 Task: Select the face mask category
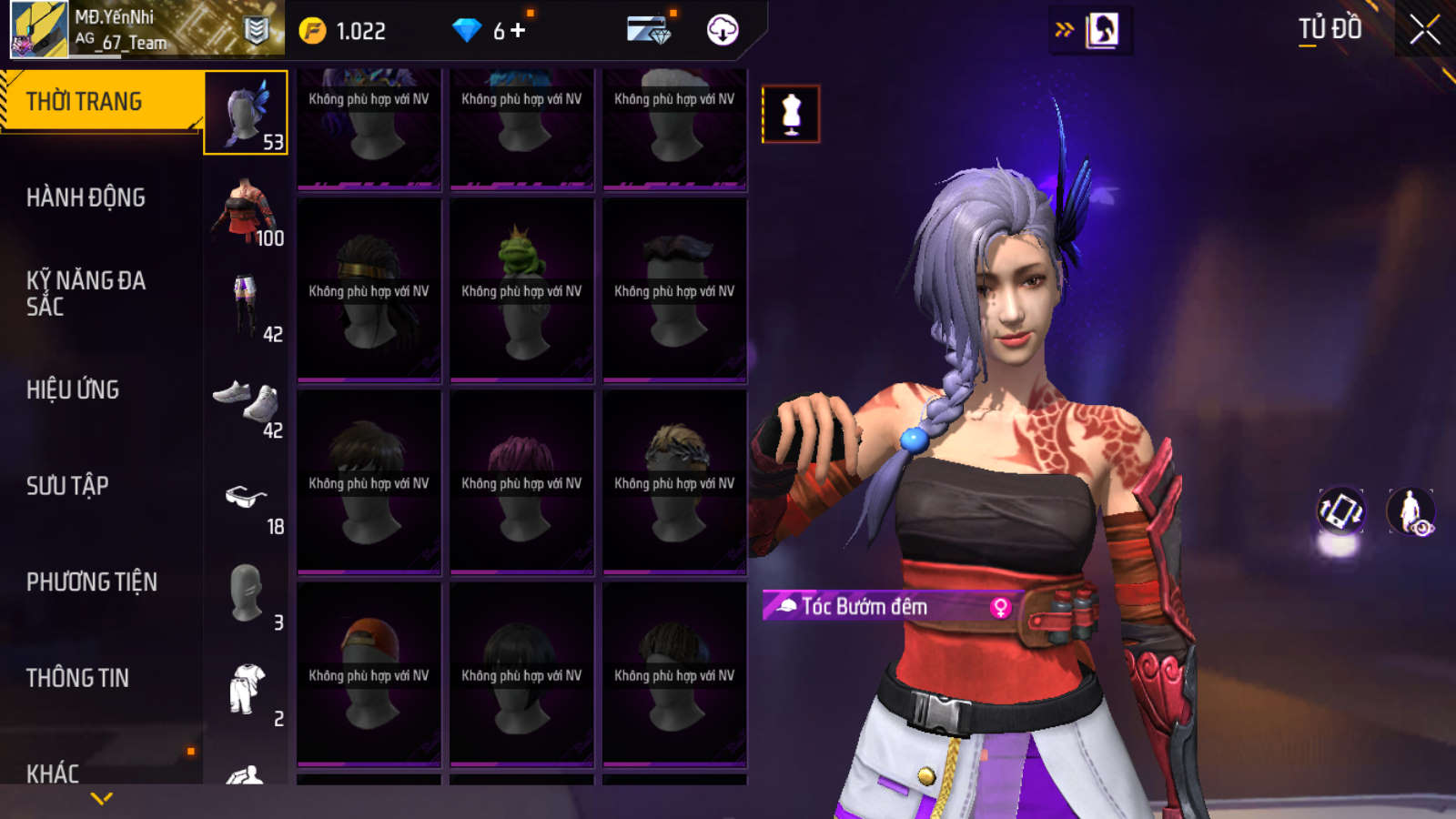pyautogui.click(x=246, y=594)
